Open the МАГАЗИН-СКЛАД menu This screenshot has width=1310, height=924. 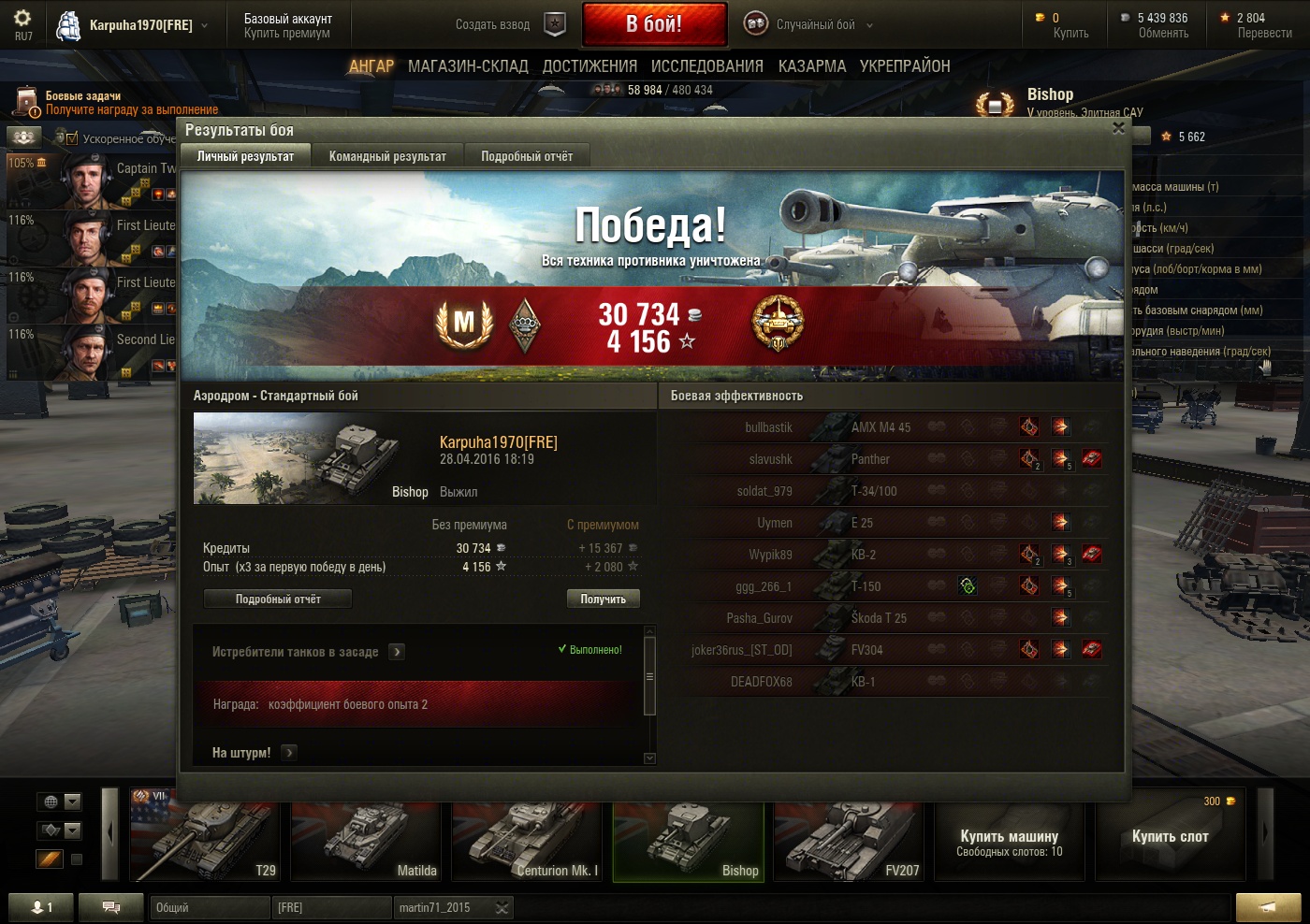pos(468,66)
